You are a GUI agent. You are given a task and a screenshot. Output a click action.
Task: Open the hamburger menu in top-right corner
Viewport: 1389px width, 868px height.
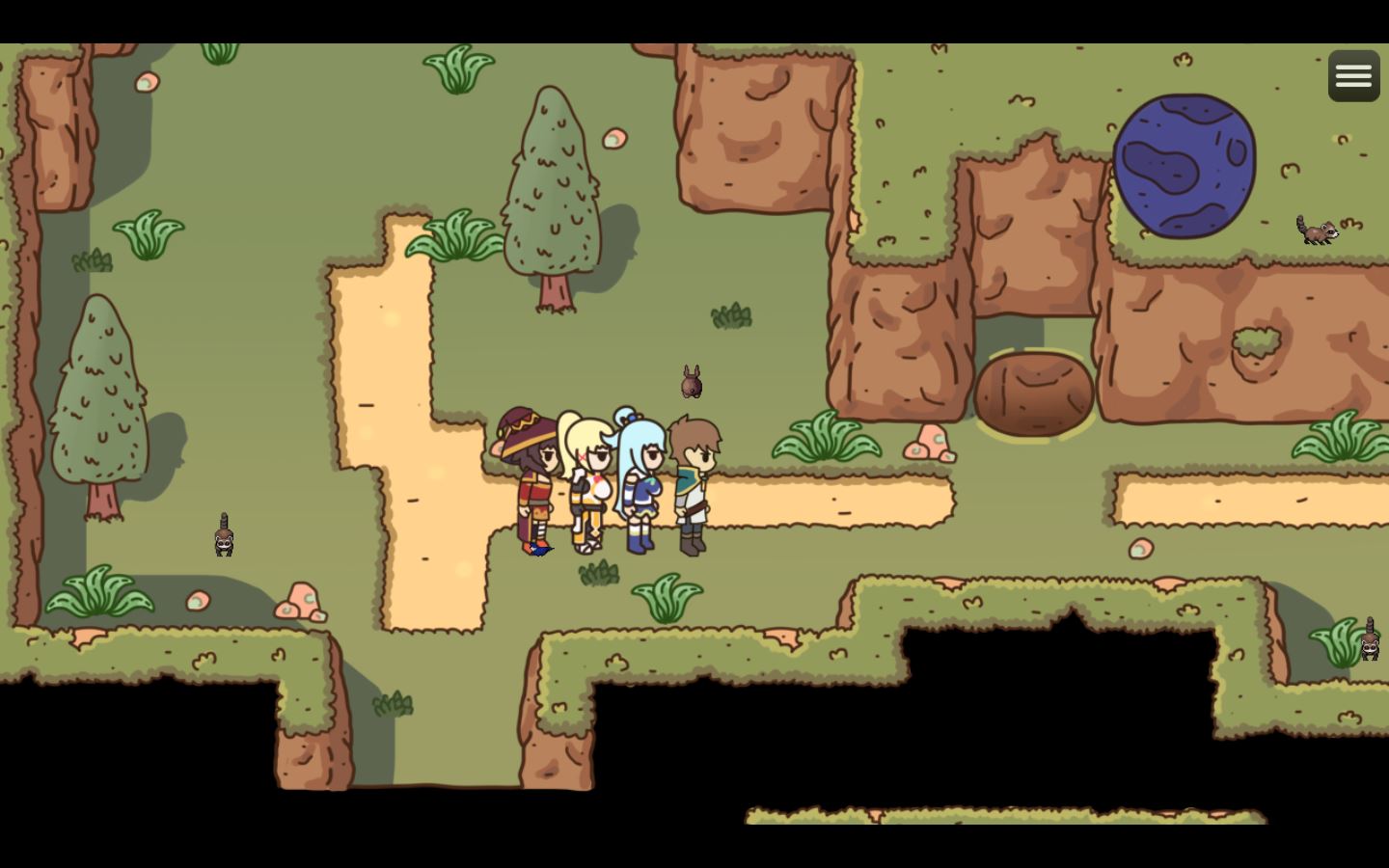[1353, 74]
